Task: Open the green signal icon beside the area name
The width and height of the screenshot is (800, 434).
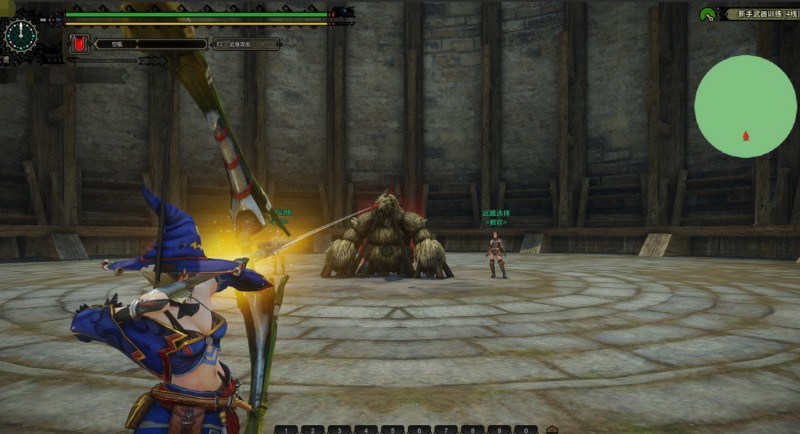Action: [707, 14]
